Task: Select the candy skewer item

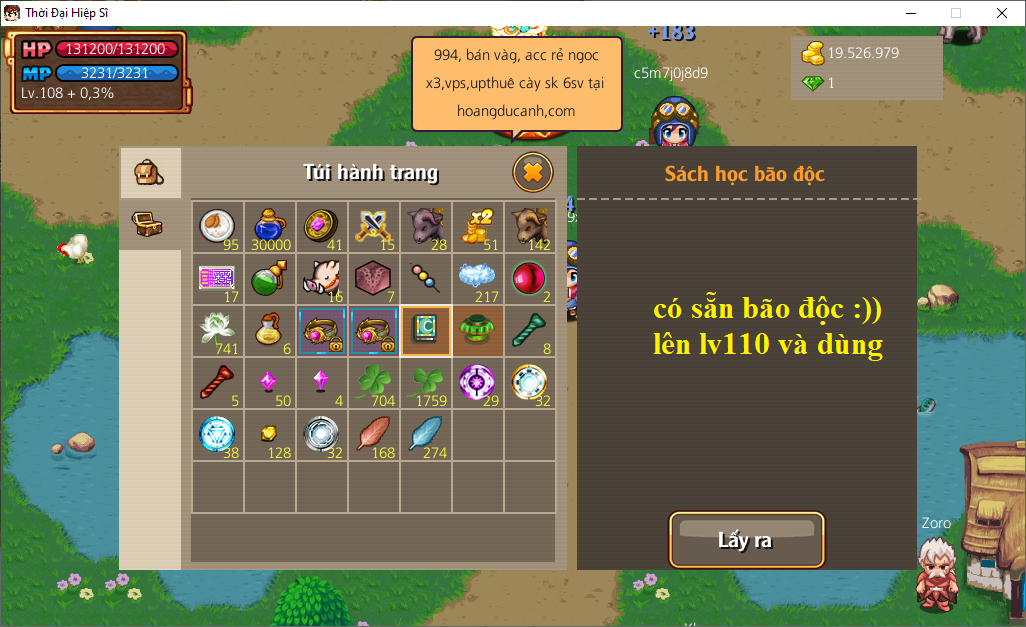Action: tap(425, 278)
